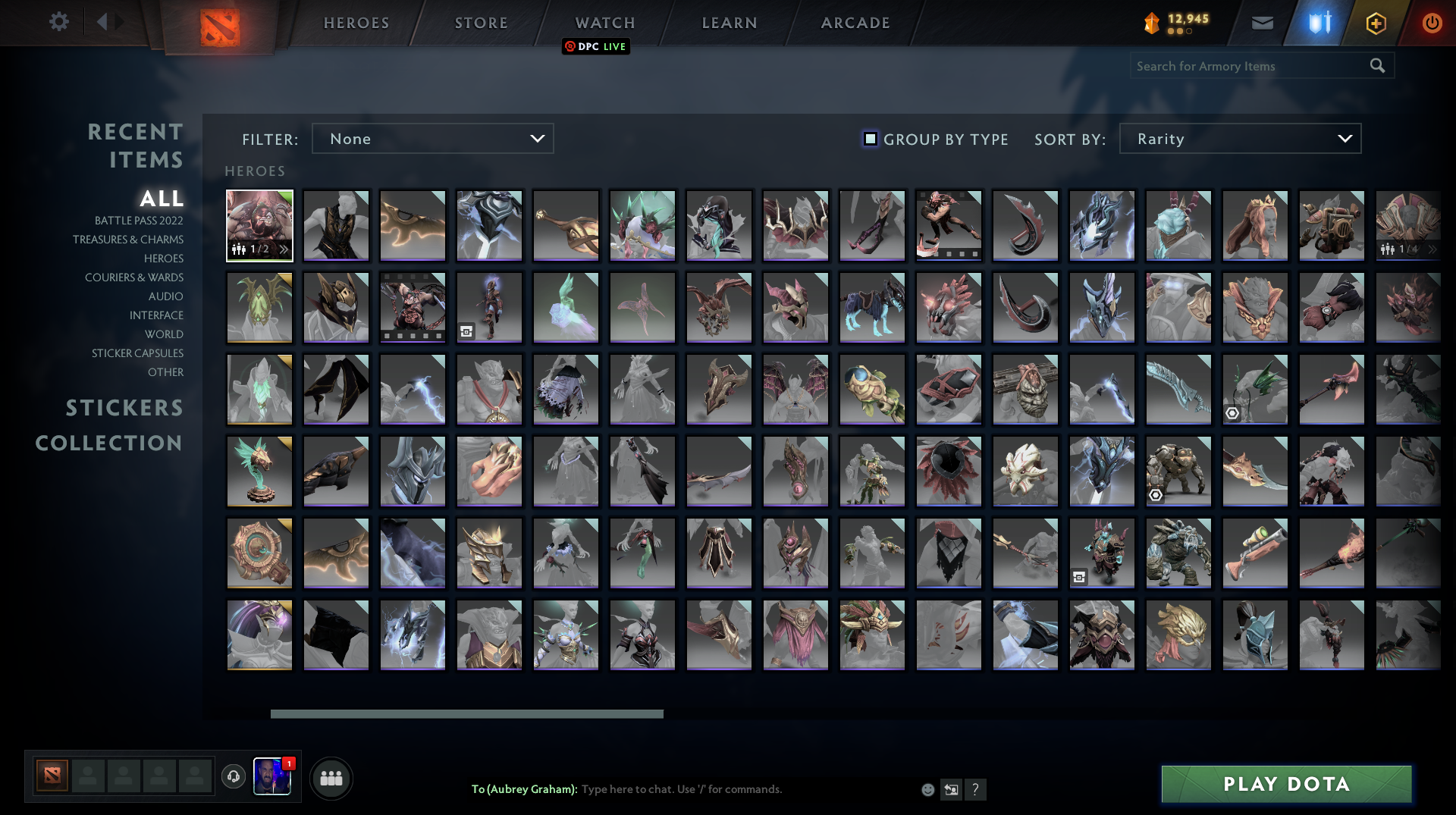Click the power button to exit Dota
This screenshot has width=1456, height=815.
point(1432,23)
